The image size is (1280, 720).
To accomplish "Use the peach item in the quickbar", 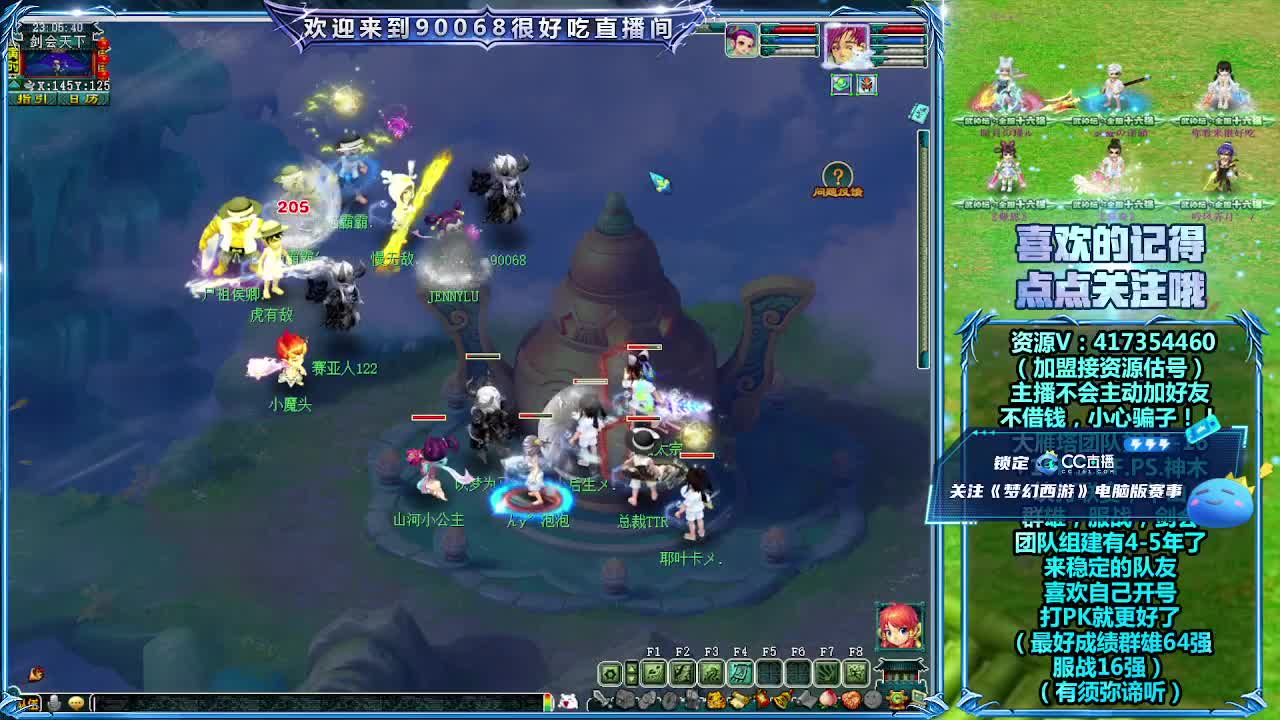I will 829,699.
